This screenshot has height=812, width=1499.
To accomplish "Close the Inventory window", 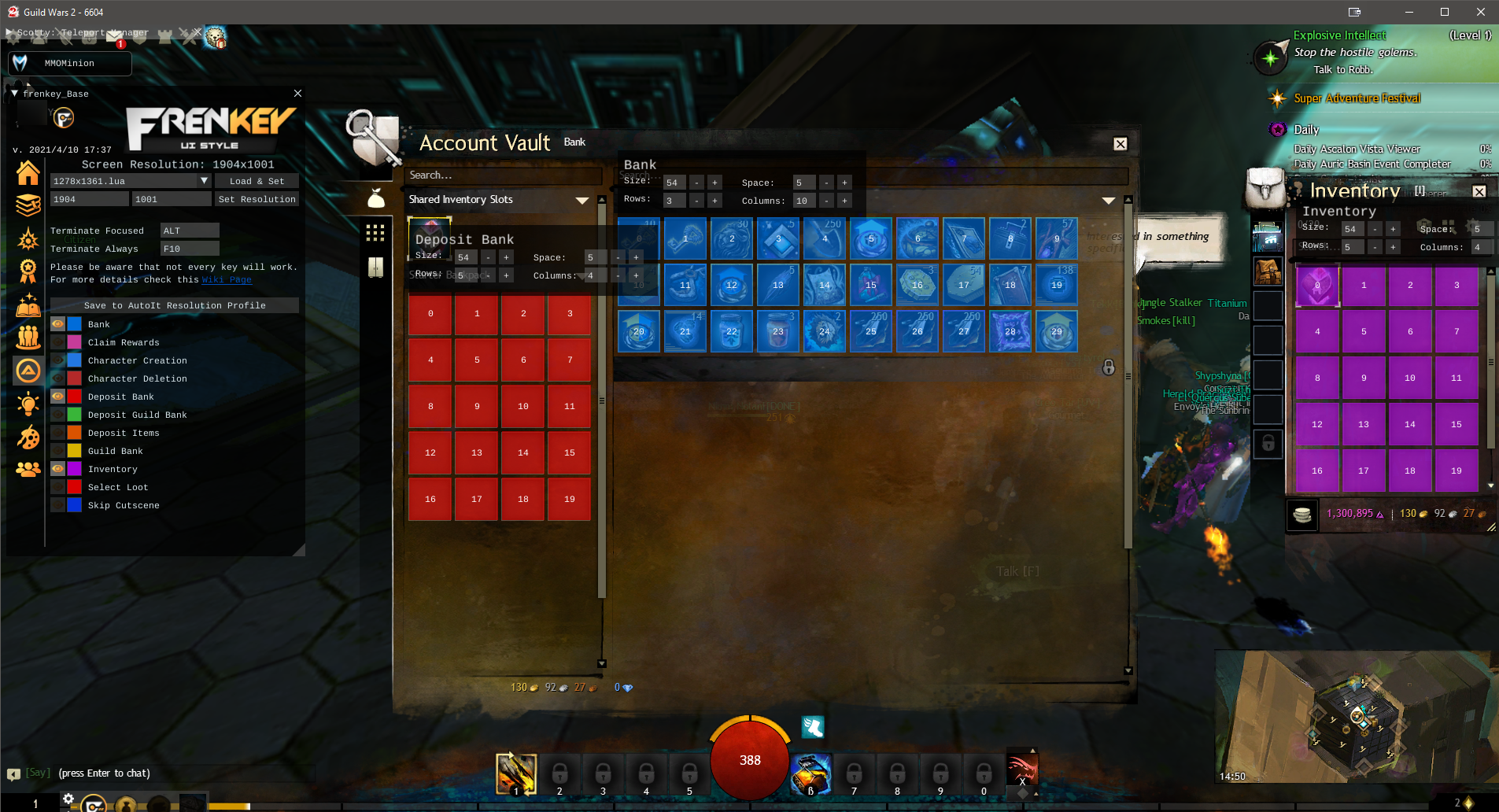I will [1479, 191].
